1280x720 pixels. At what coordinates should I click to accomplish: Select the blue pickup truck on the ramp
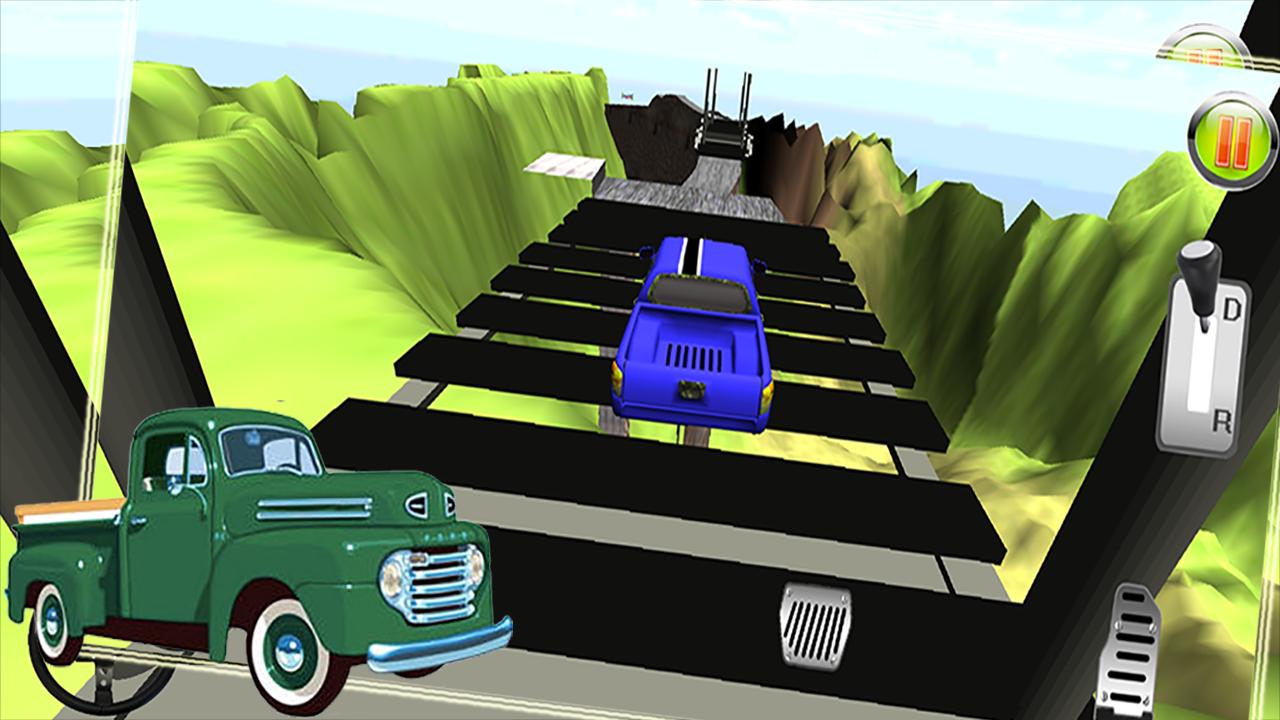tap(695, 330)
